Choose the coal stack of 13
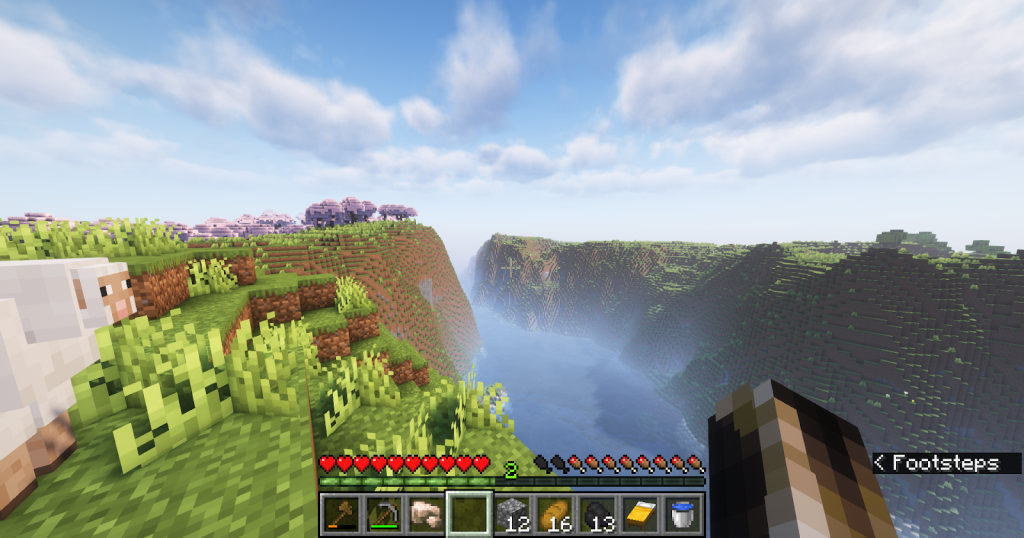This screenshot has height=538, width=1024. click(598, 514)
